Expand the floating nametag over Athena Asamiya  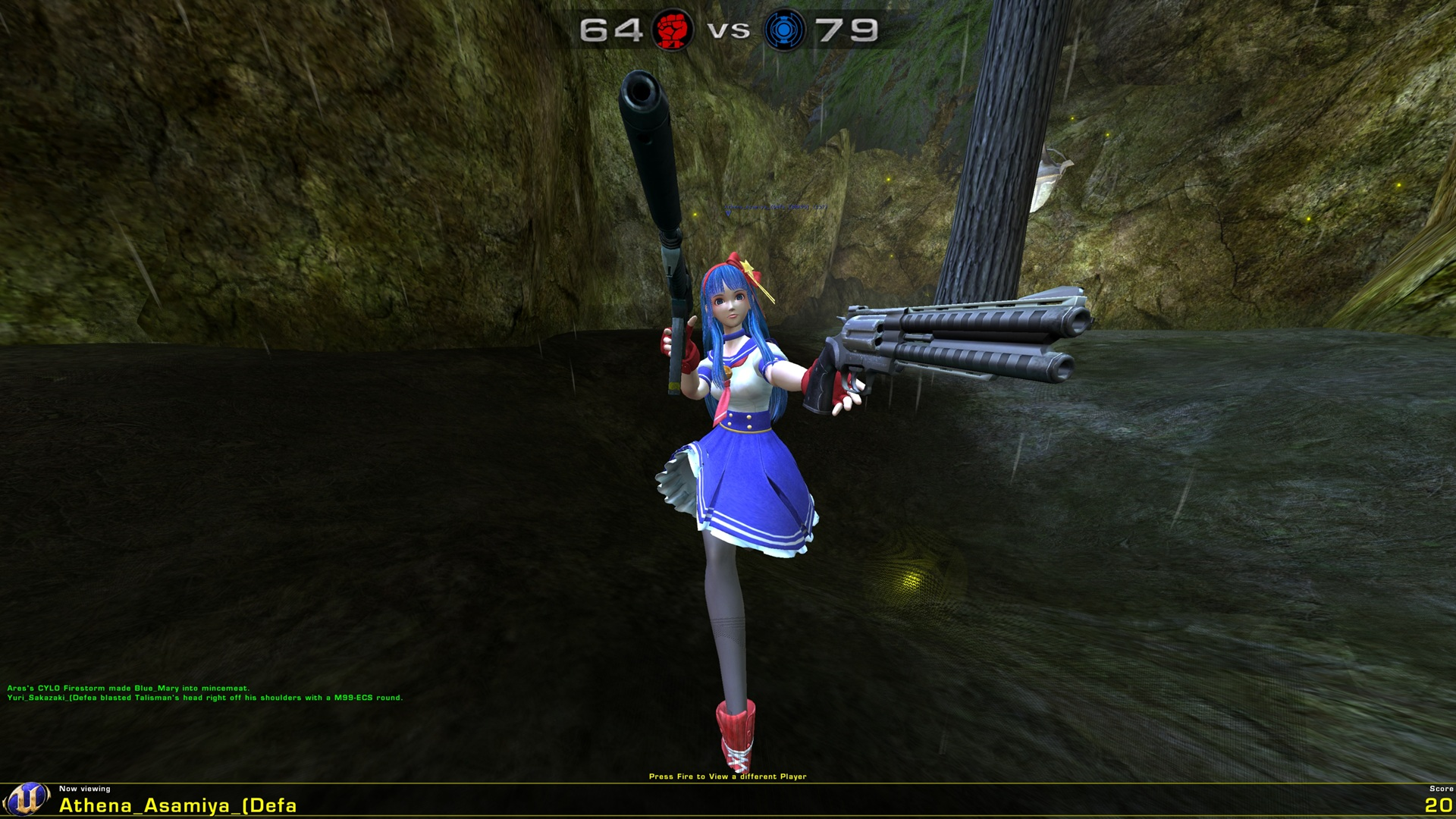775,206
